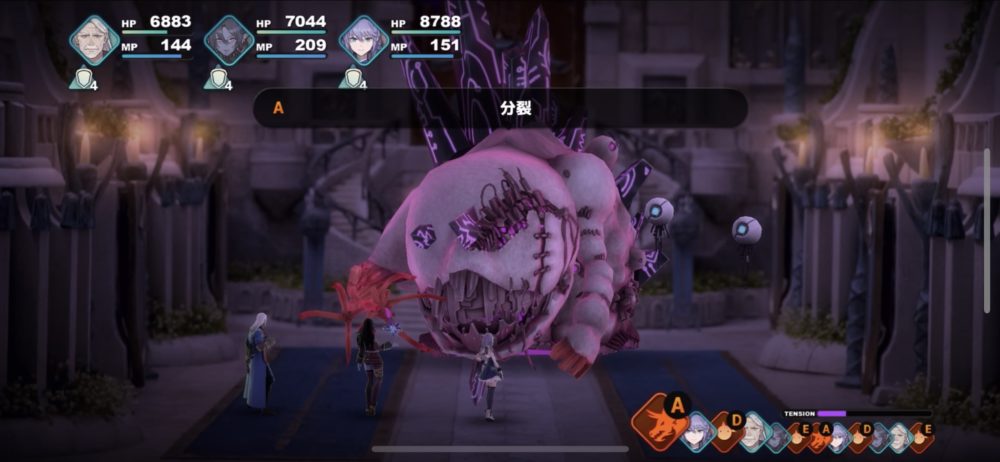Select the purple-haired girl's party portrait
The height and width of the screenshot is (462, 1000).
(x=363, y=40)
